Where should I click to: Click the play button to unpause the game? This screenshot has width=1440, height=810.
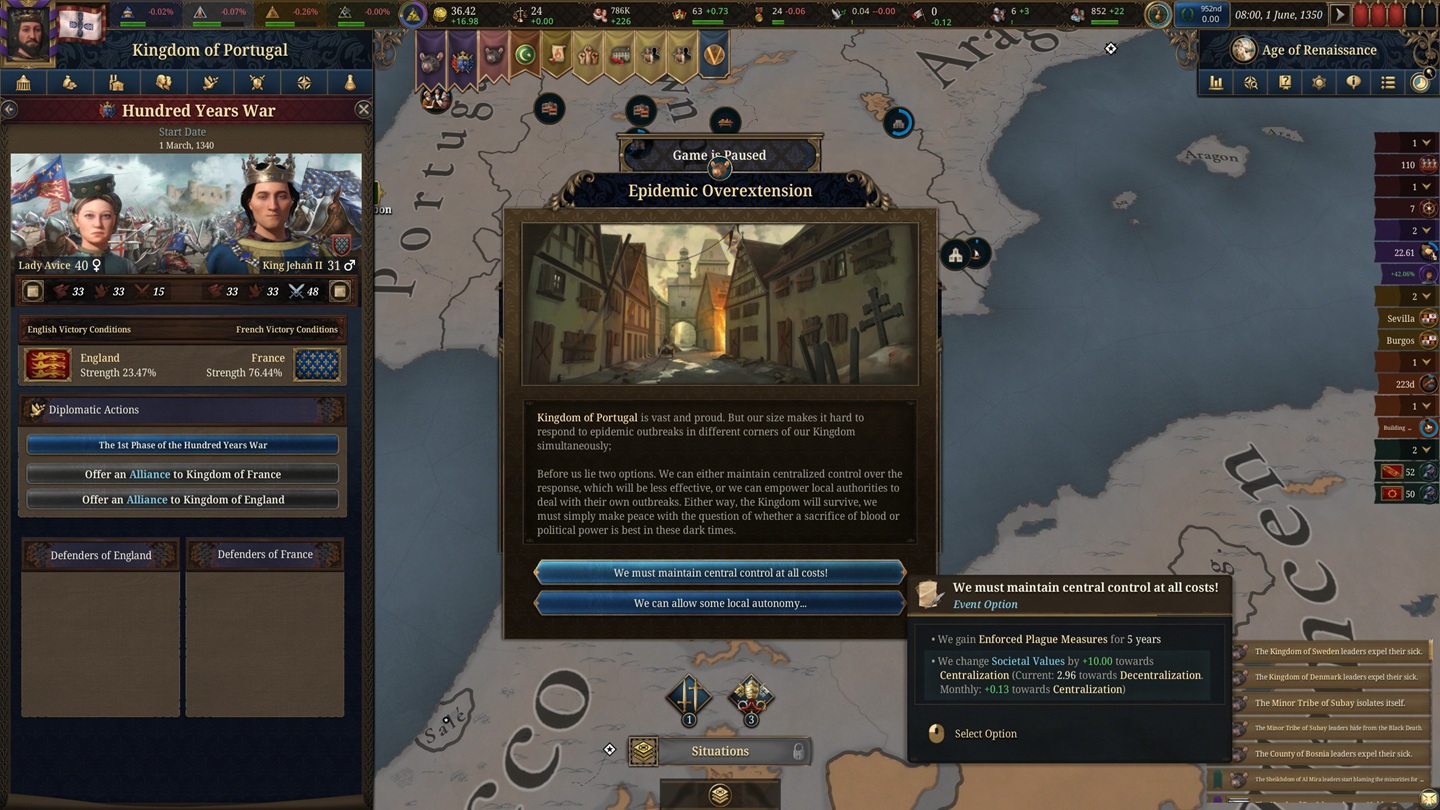pyautogui.click(x=1340, y=15)
